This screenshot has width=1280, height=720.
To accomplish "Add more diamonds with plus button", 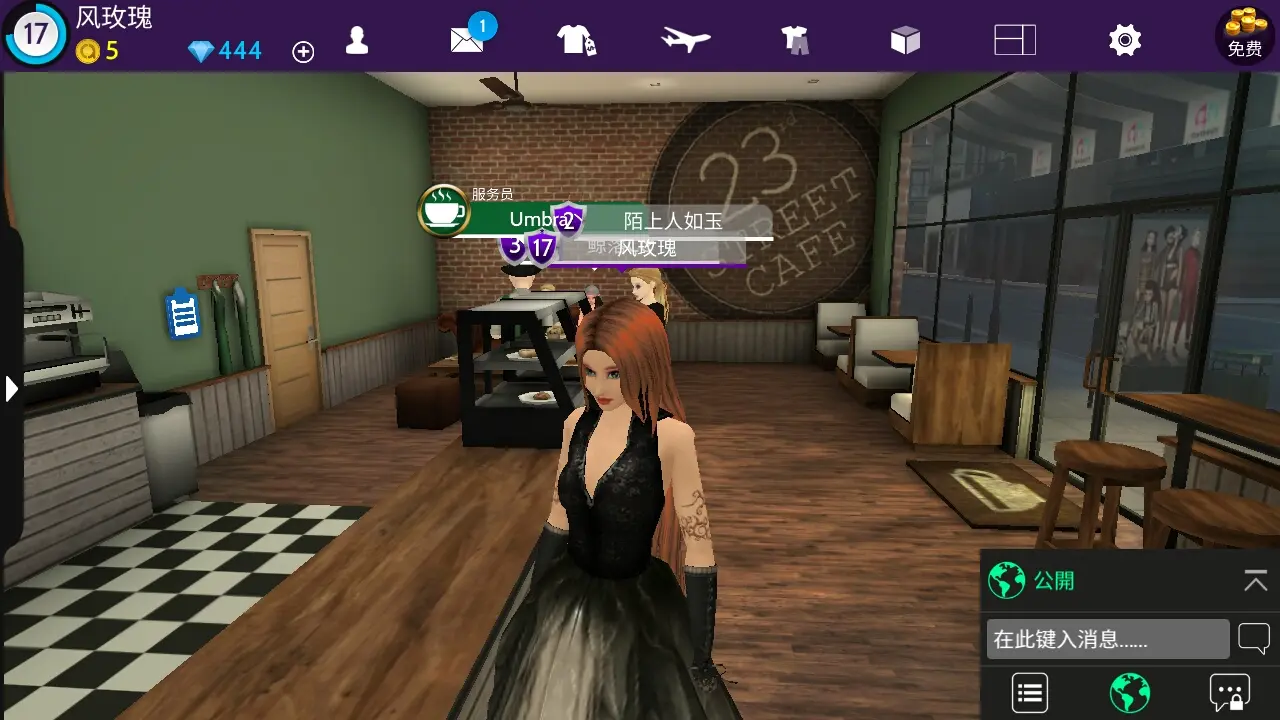I will 303,52.
